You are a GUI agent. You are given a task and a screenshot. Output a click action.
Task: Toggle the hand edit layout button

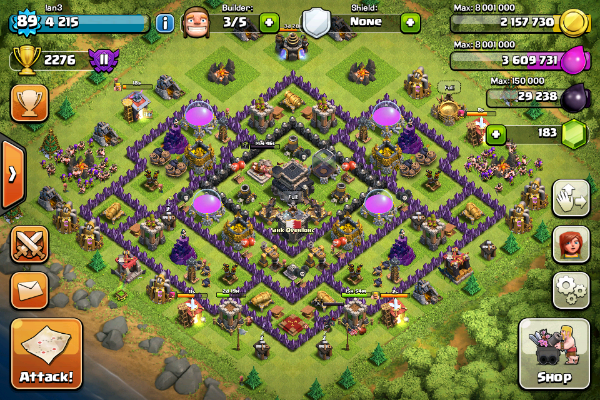click(x=570, y=197)
